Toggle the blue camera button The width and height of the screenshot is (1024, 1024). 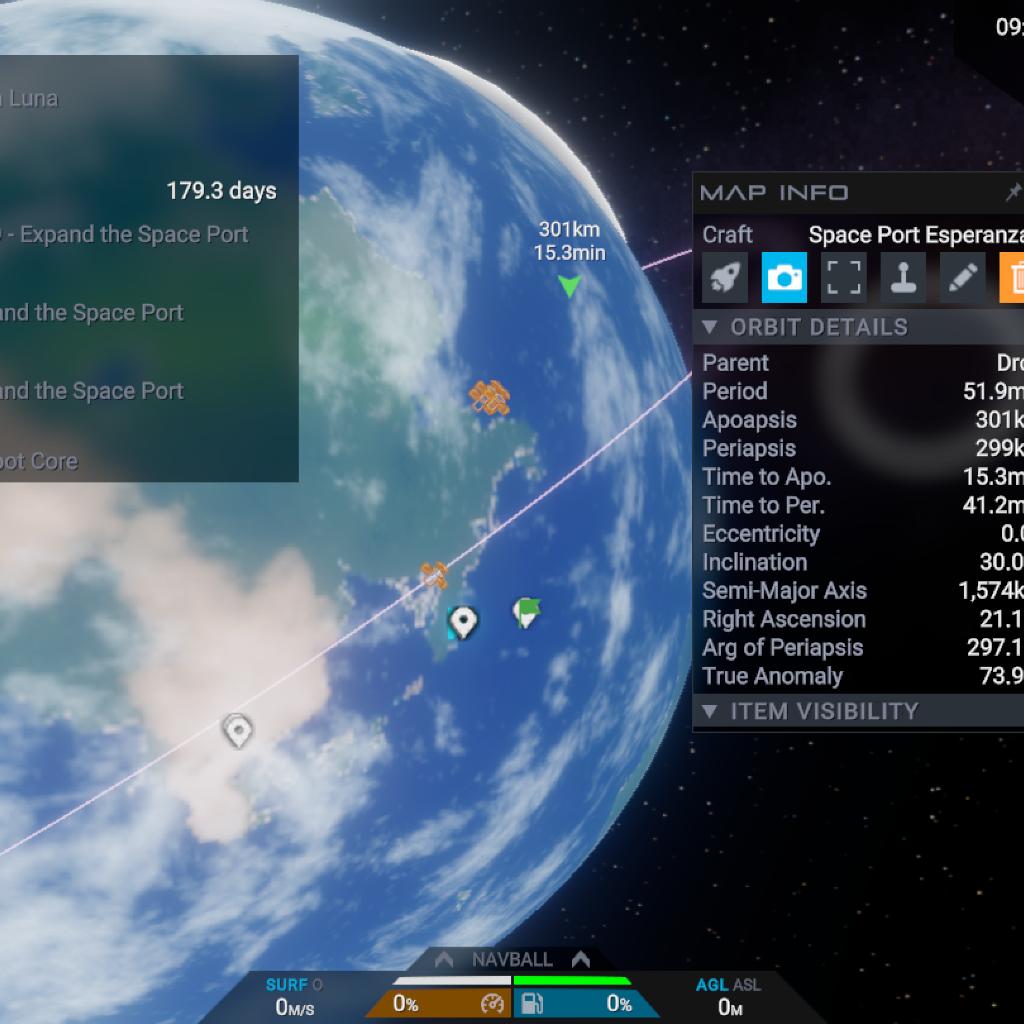click(784, 278)
